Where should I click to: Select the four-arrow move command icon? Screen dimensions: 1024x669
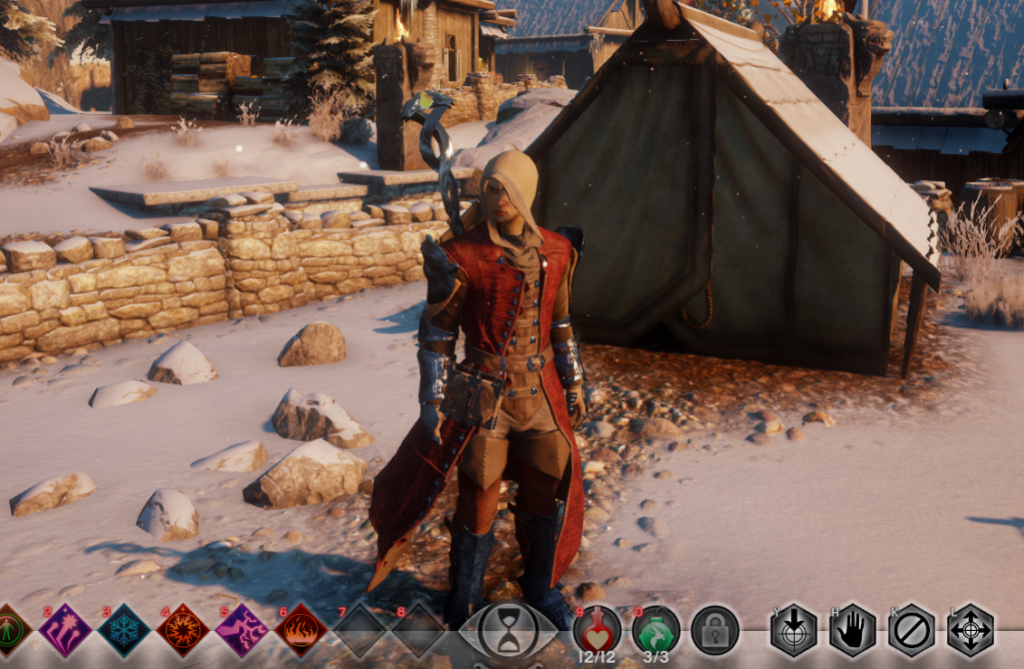click(x=971, y=630)
